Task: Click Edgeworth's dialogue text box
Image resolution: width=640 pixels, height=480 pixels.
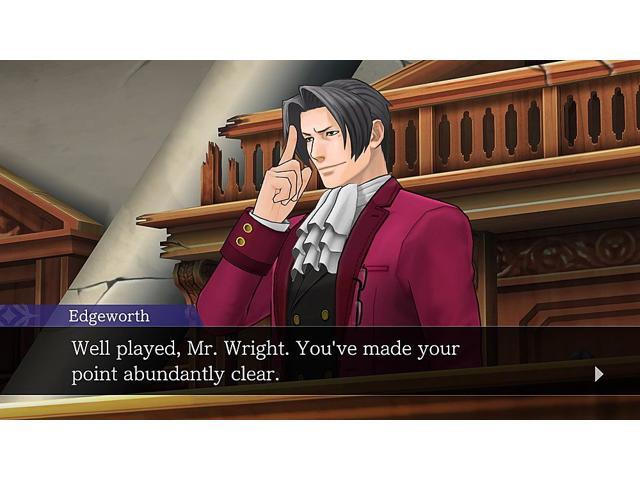Action: coord(300,362)
